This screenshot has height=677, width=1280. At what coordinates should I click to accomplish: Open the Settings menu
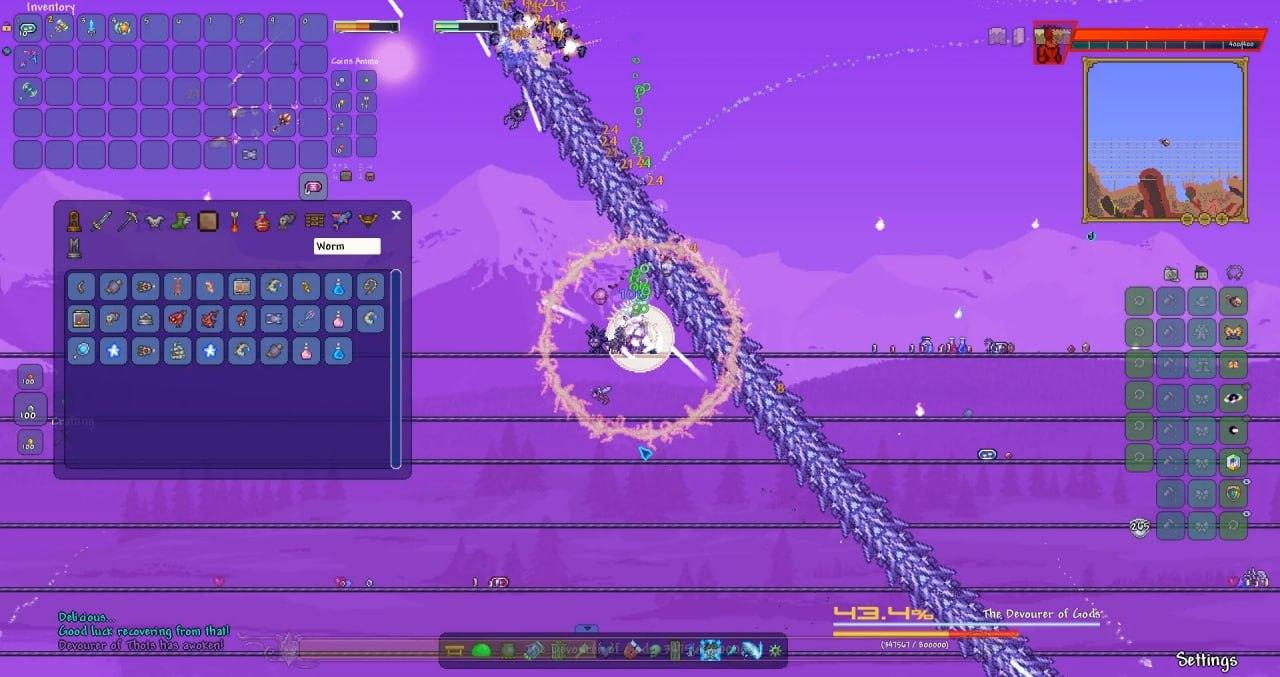point(1206,660)
